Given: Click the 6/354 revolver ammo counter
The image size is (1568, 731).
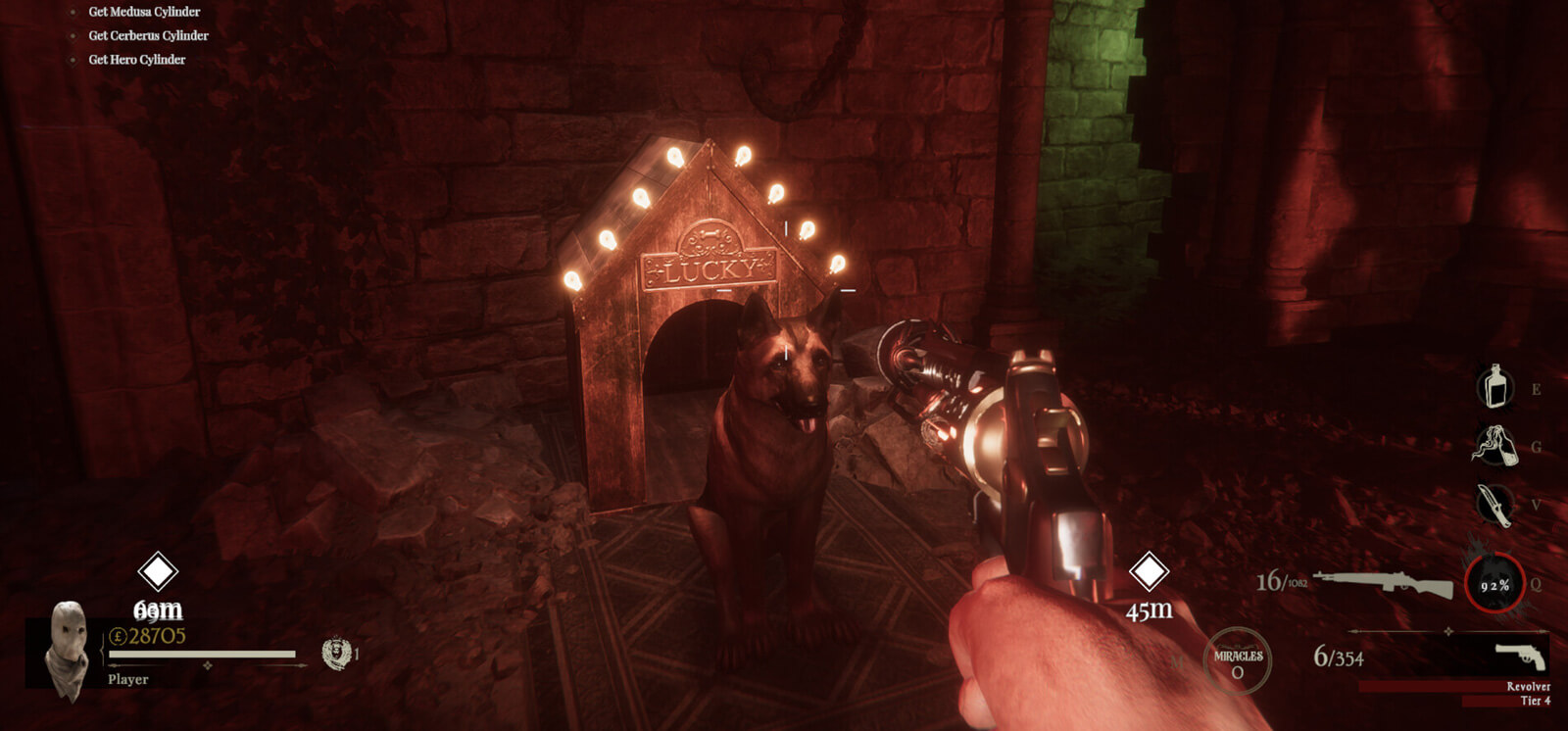Looking at the screenshot, I should click(x=1338, y=657).
